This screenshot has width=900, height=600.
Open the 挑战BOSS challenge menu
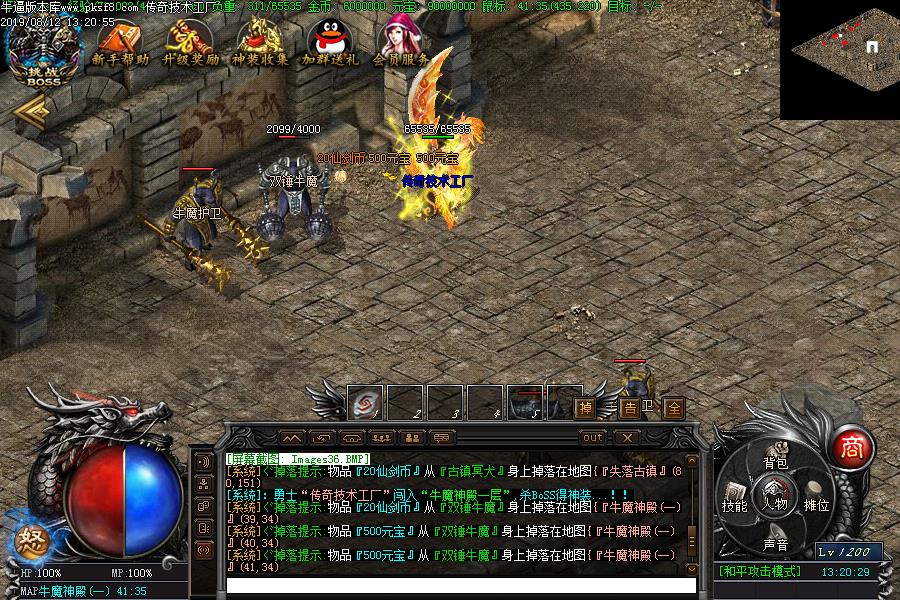pyautogui.click(x=43, y=52)
